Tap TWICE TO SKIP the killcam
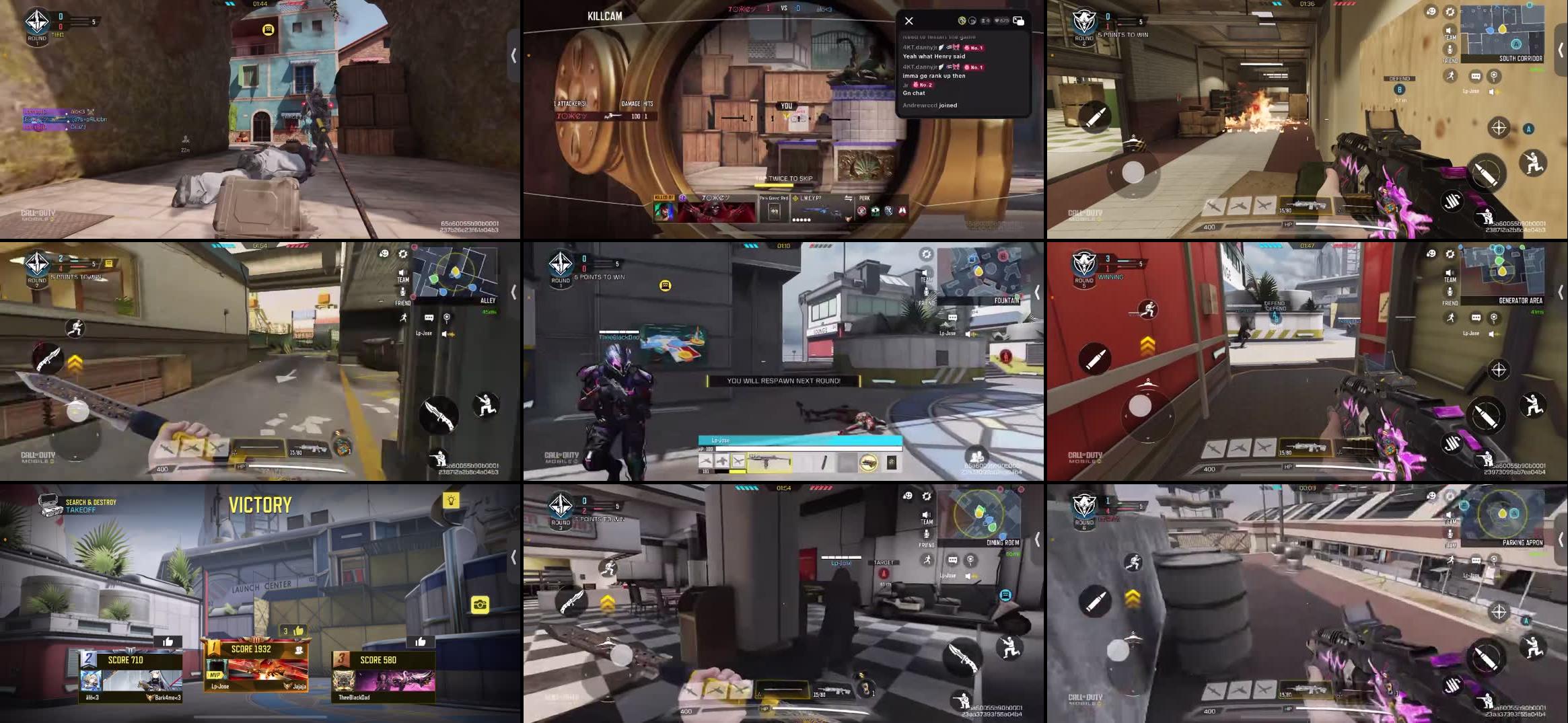This screenshot has width=1568, height=723. click(x=785, y=179)
